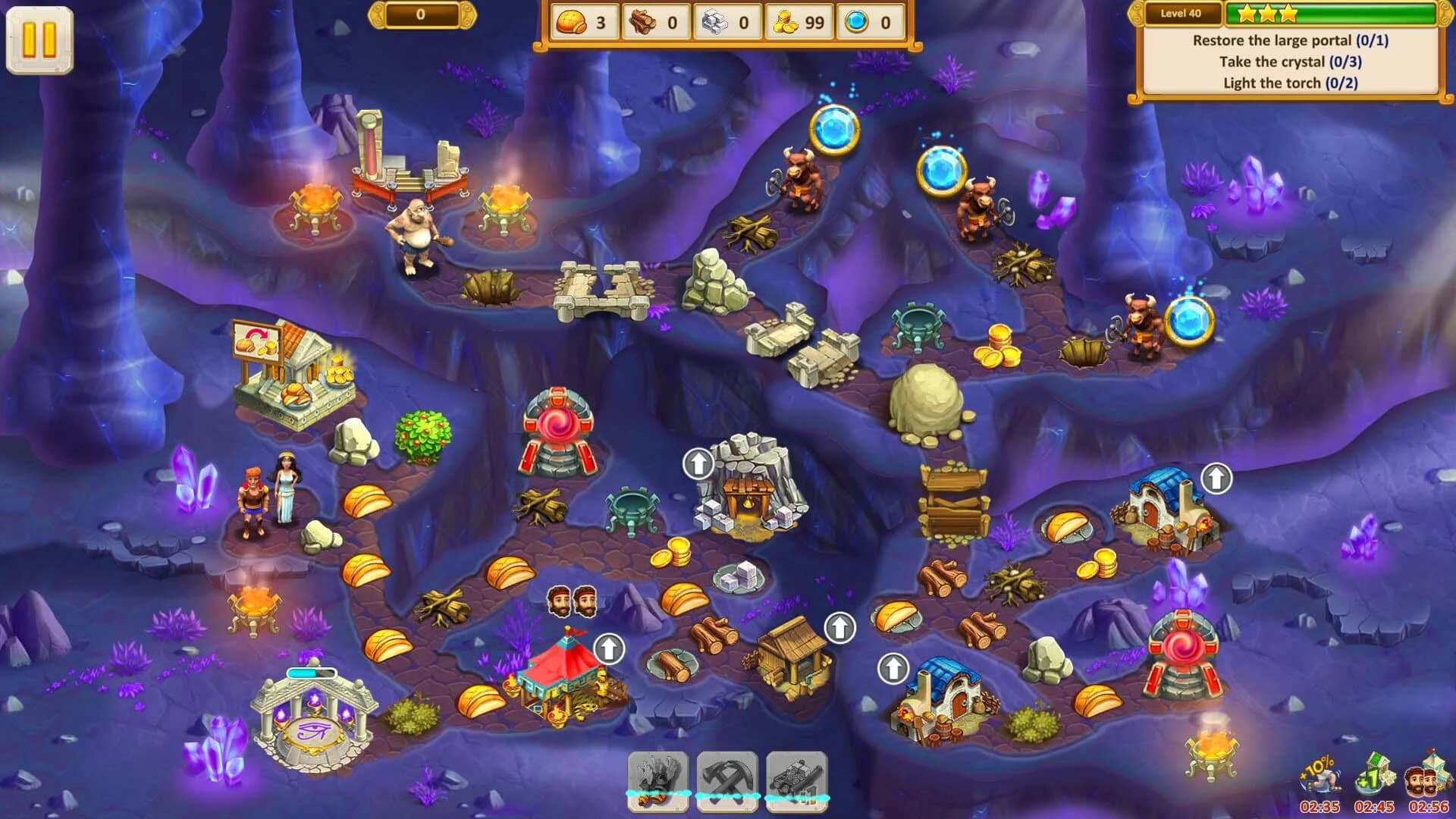This screenshot has width=1456, height=819.
Task: Select the wood resource icon
Action: pos(642,23)
